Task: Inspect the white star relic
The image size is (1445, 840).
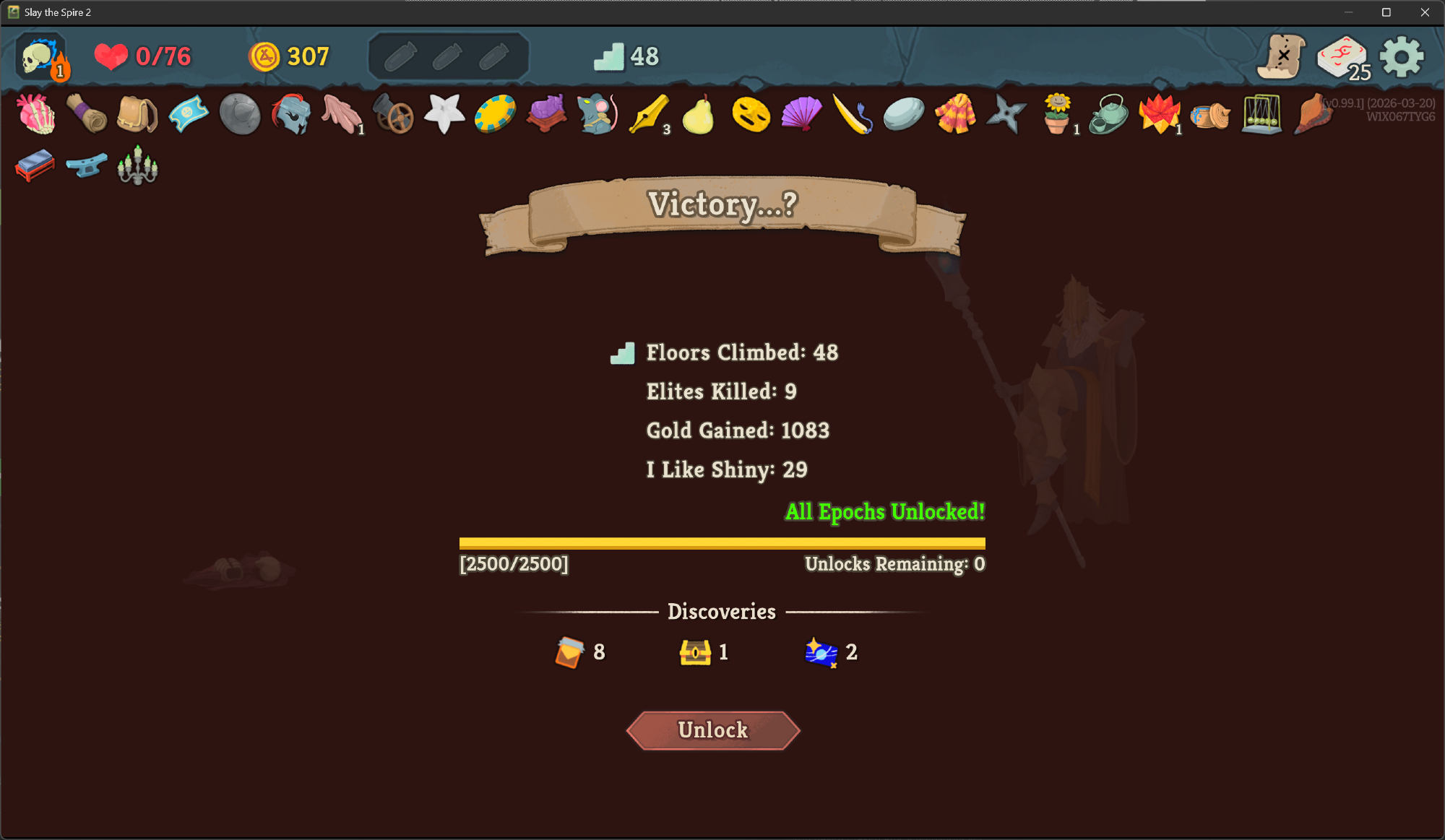Action: tap(444, 114)
